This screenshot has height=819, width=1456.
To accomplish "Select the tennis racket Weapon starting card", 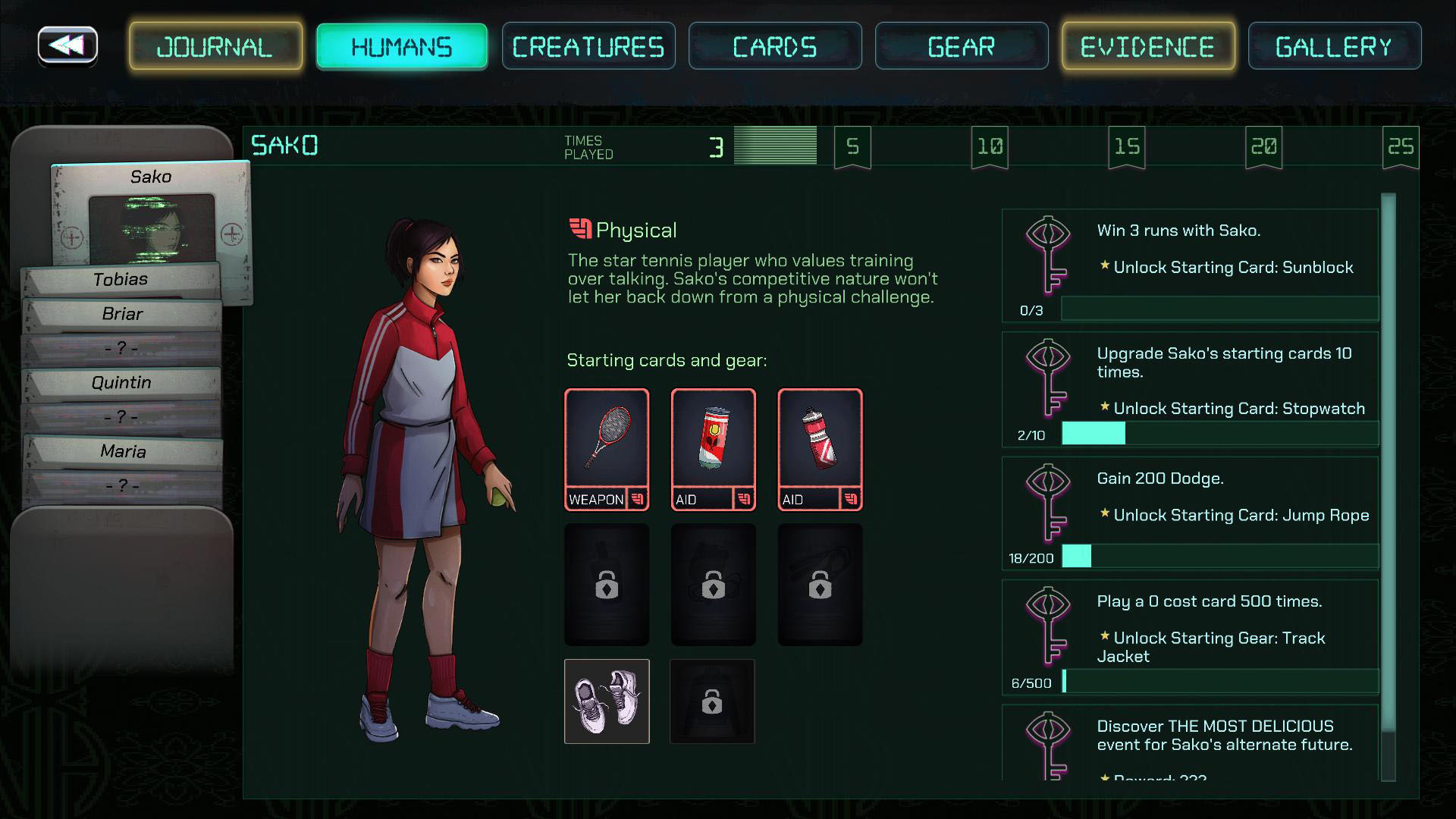I will point(606,449).
